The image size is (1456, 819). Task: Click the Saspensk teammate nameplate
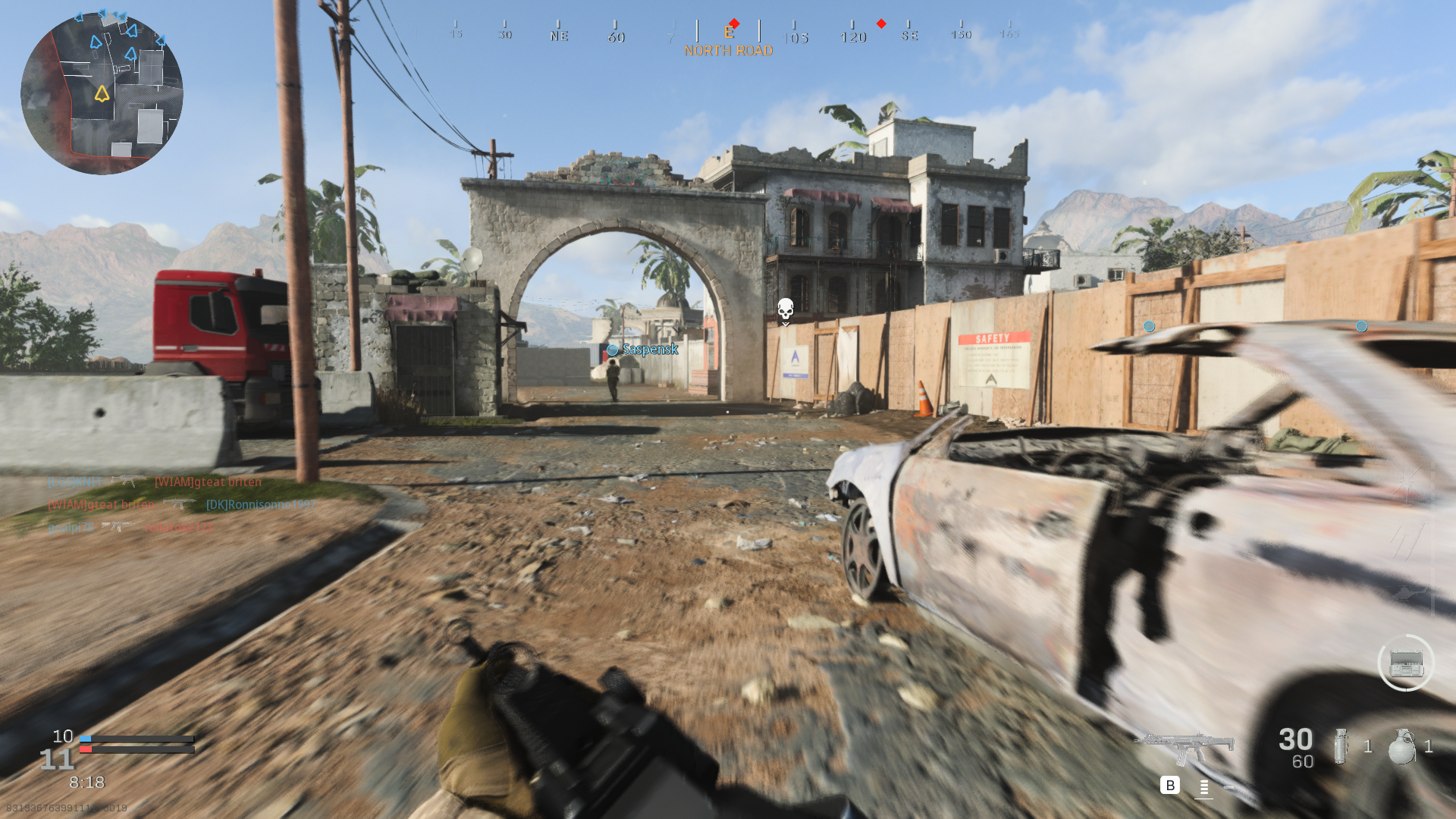click(649, 350)
